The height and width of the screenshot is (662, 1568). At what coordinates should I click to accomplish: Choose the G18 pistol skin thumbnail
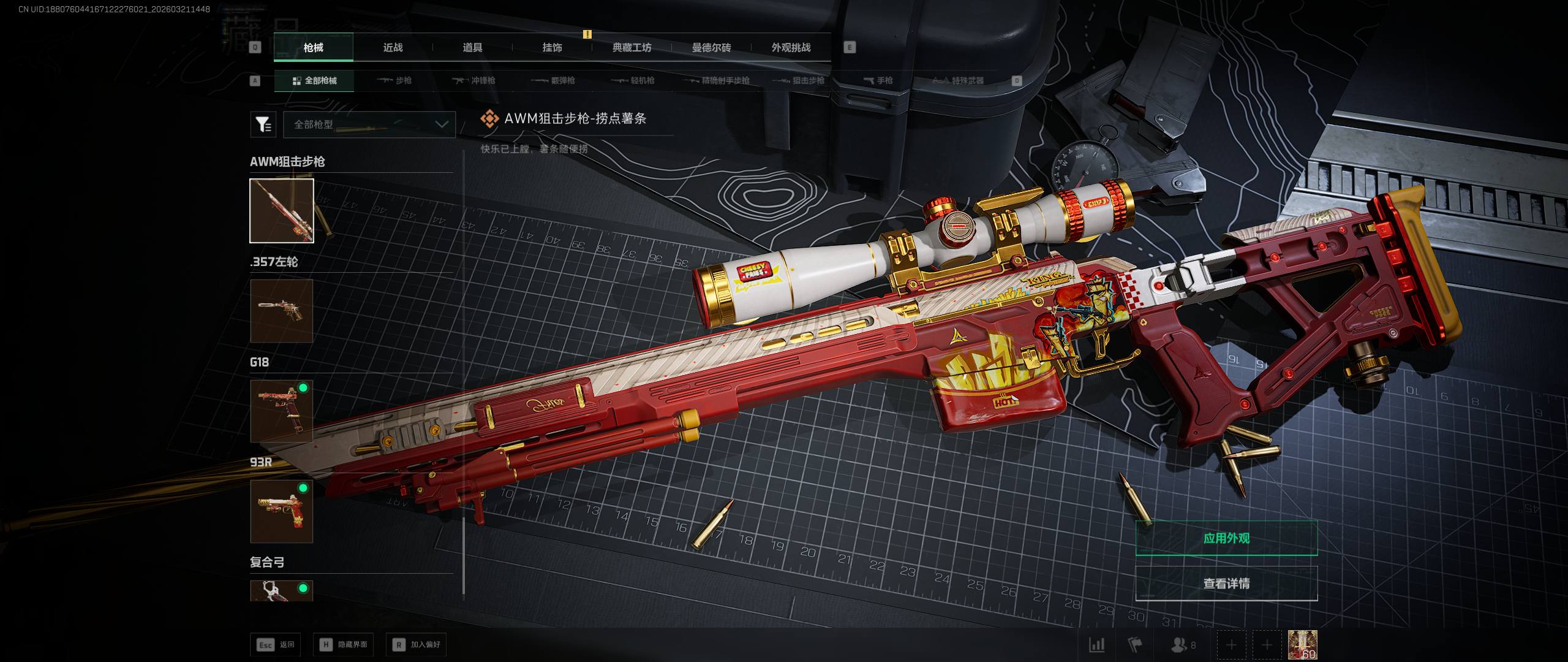point(282,411)
